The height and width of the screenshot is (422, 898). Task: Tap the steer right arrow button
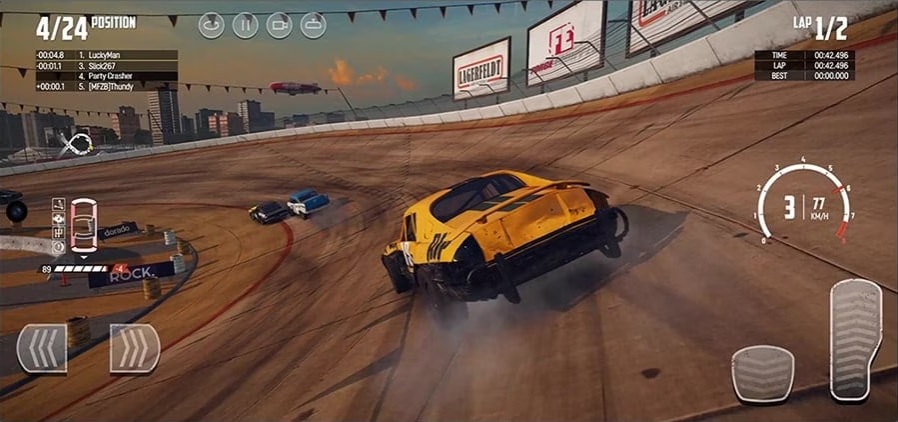tap(135, 349)
